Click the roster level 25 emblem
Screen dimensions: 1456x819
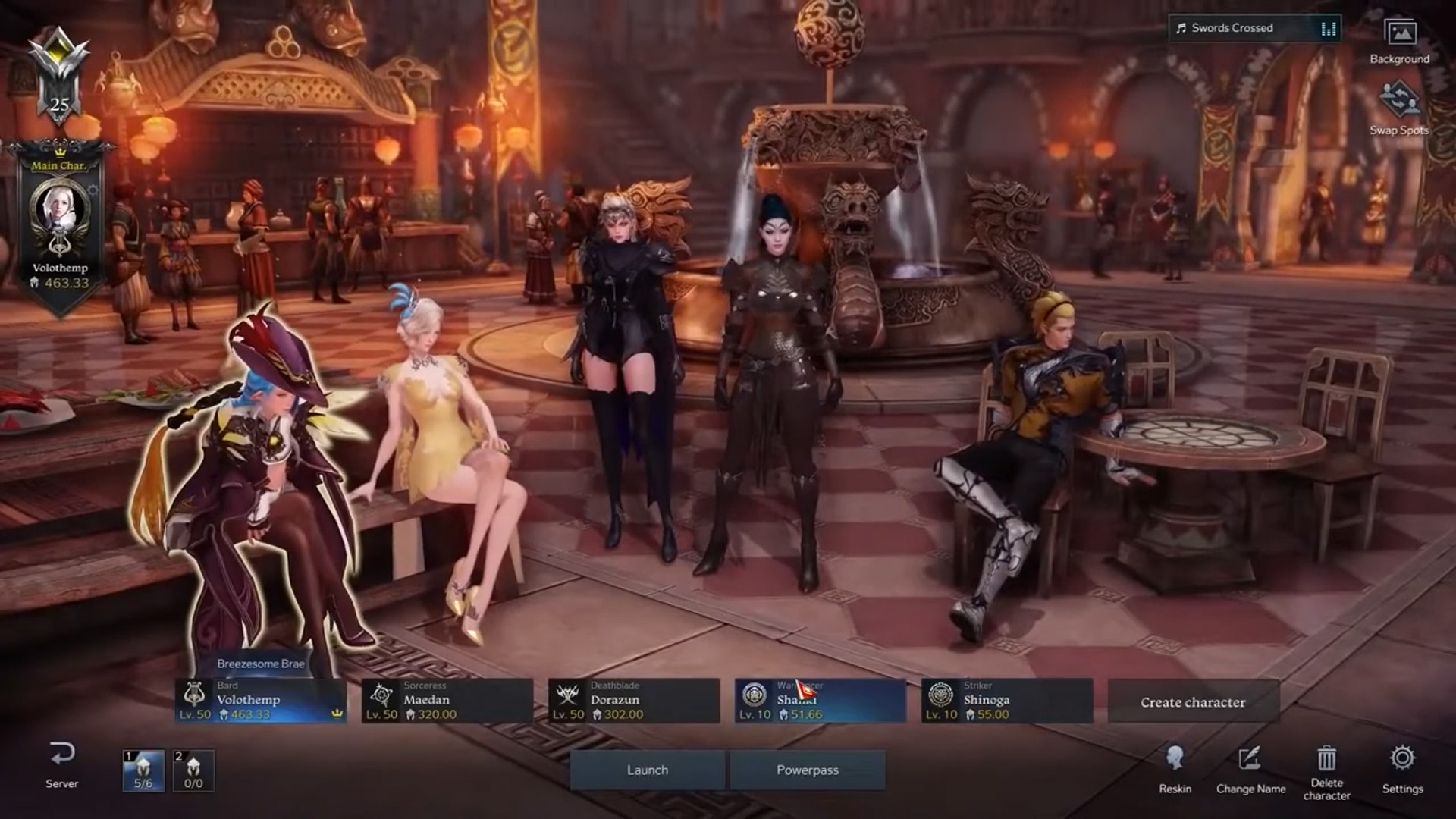click(59, 76)
